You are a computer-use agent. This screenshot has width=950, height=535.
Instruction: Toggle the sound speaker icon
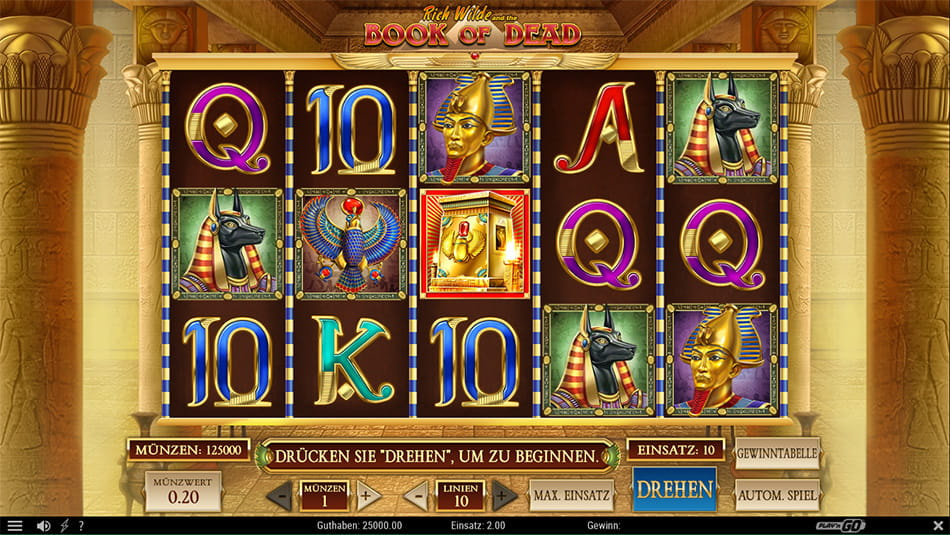click(43, 526)
